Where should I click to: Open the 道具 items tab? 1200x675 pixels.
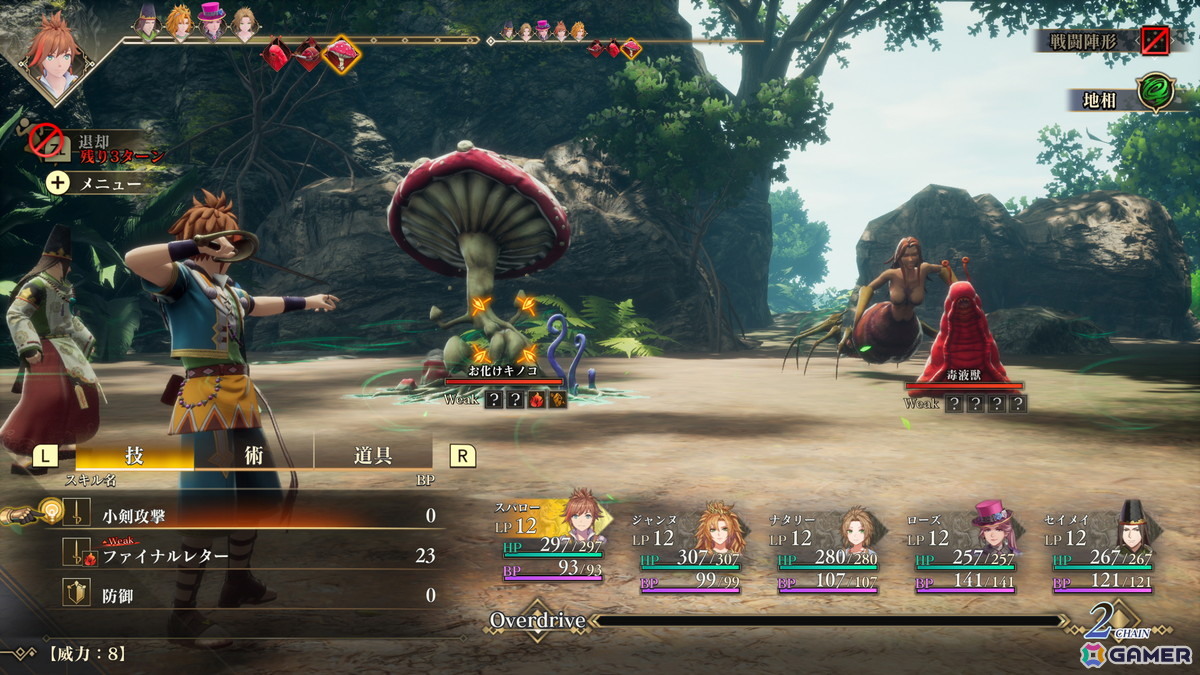pyautogui.click(x=372, y=456)
